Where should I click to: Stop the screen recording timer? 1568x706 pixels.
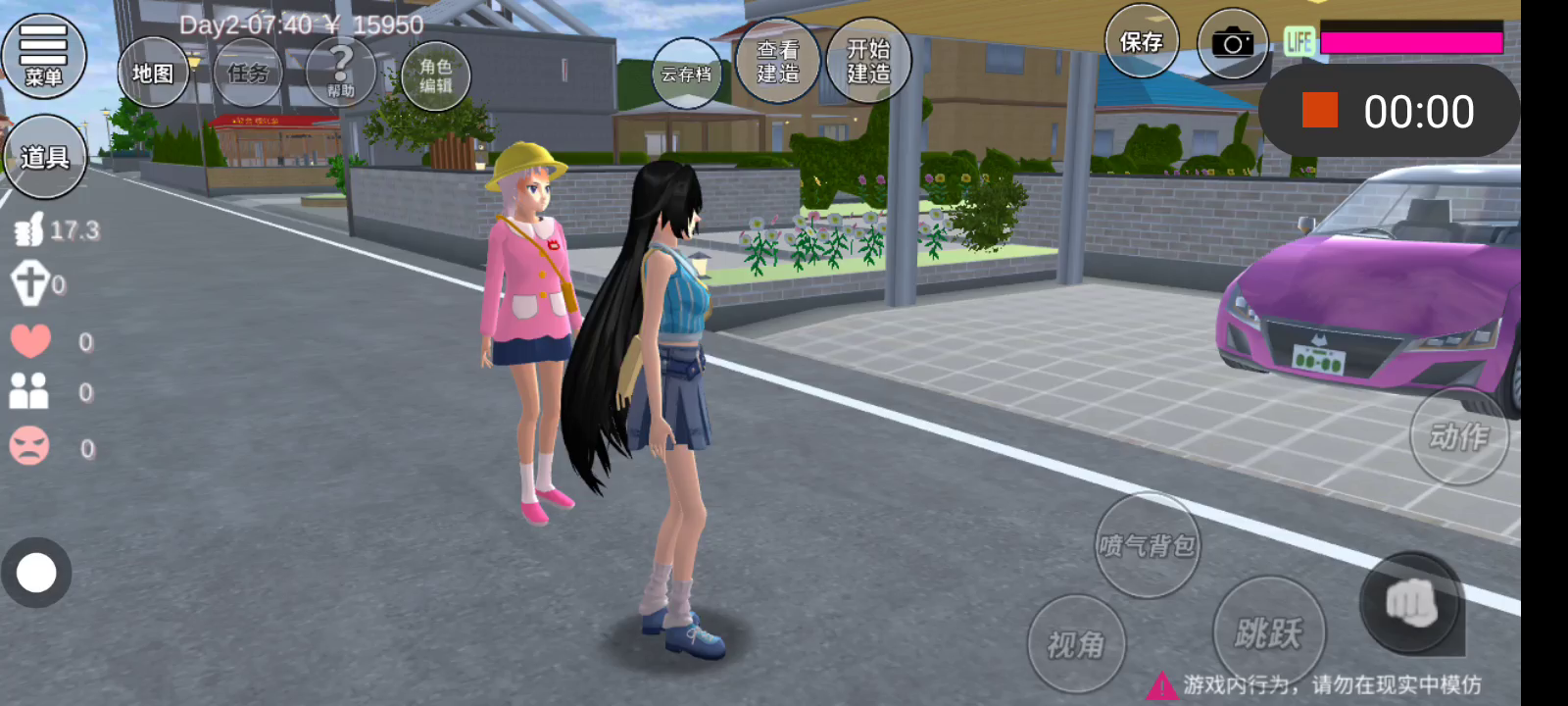(1320, 111)
